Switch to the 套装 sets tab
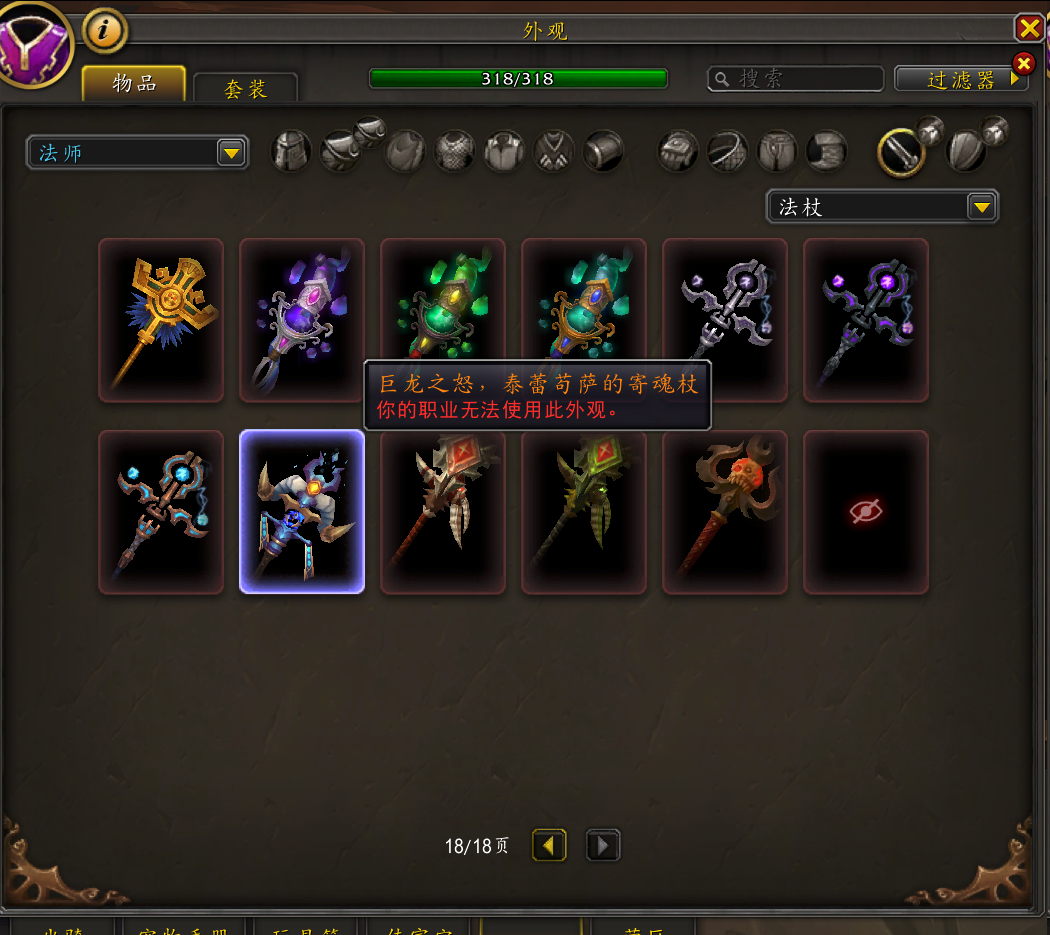The width and height of the screenshot is (1050, 935). pyautogui.click(x=245, y=89)
